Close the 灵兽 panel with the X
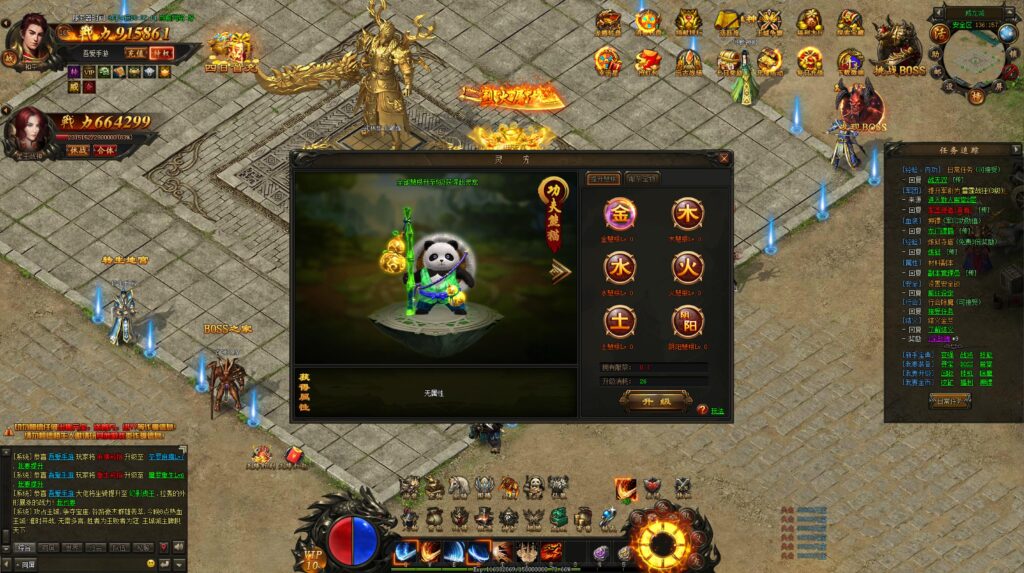The height and width of the screenshot is (573, 1024). coord(724,158)
